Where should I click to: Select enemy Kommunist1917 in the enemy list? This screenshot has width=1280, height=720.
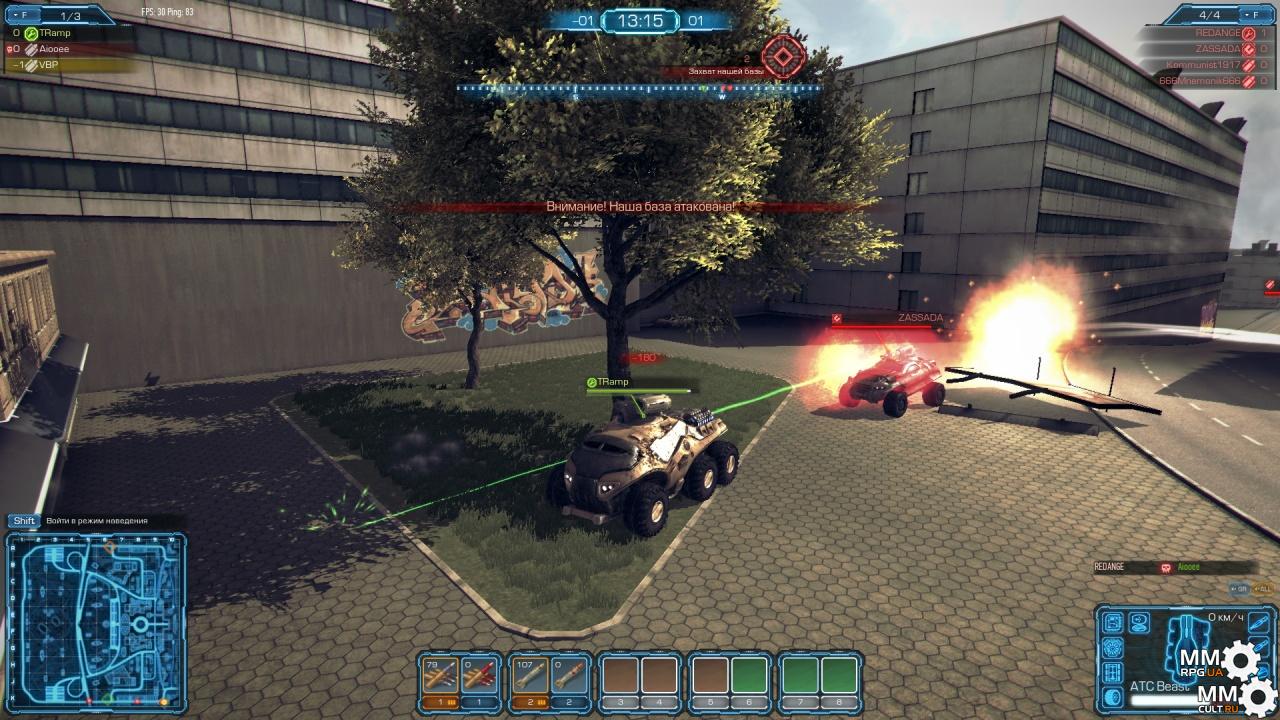point(1202,64)
